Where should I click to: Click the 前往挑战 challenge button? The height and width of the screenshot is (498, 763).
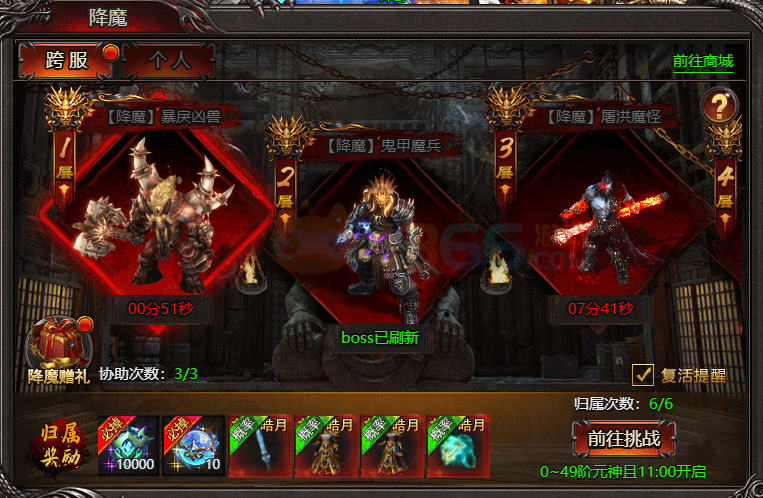coord(624,439)
